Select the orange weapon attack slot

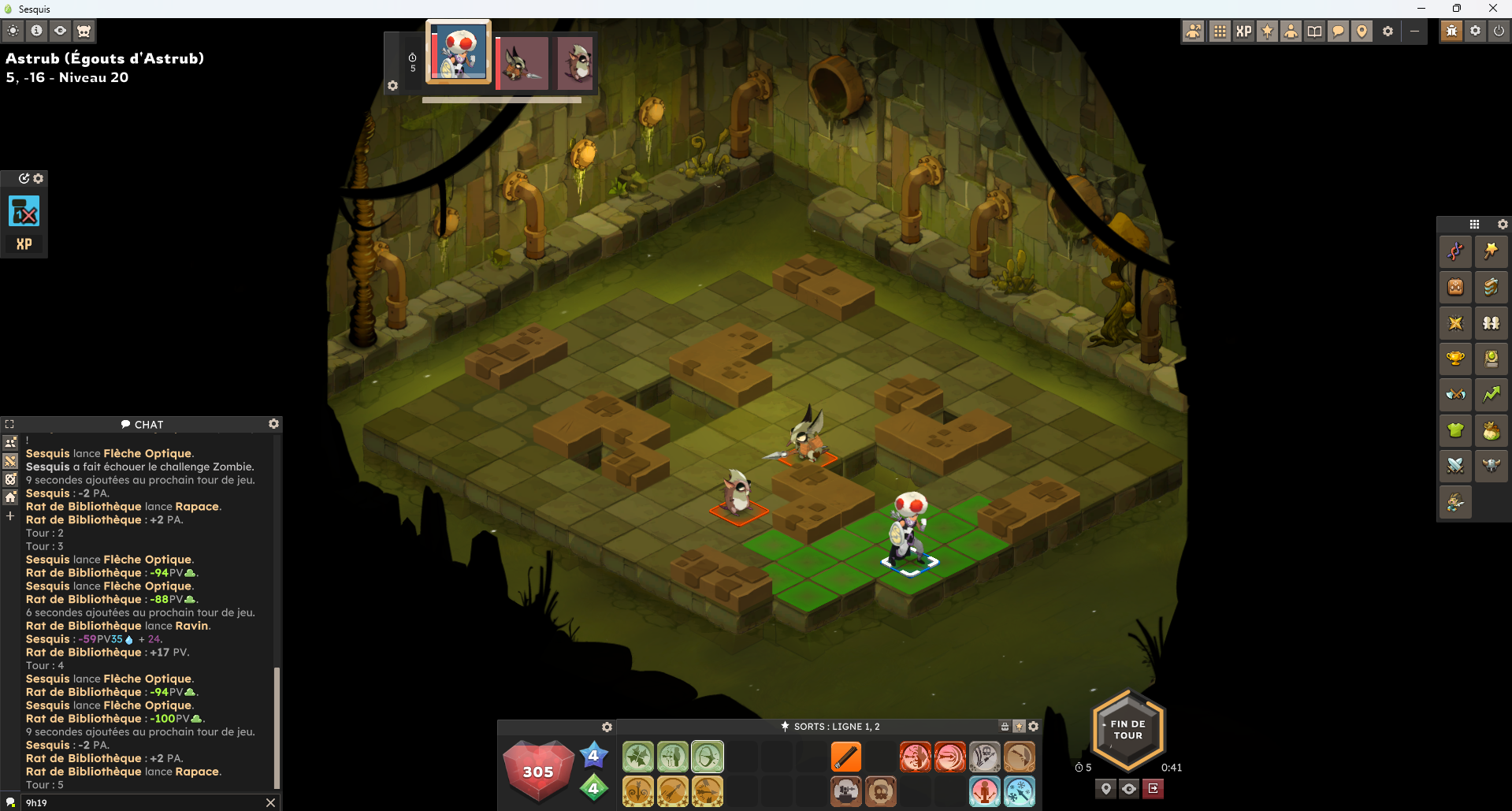pyautogui.click(x=845, y=757)
